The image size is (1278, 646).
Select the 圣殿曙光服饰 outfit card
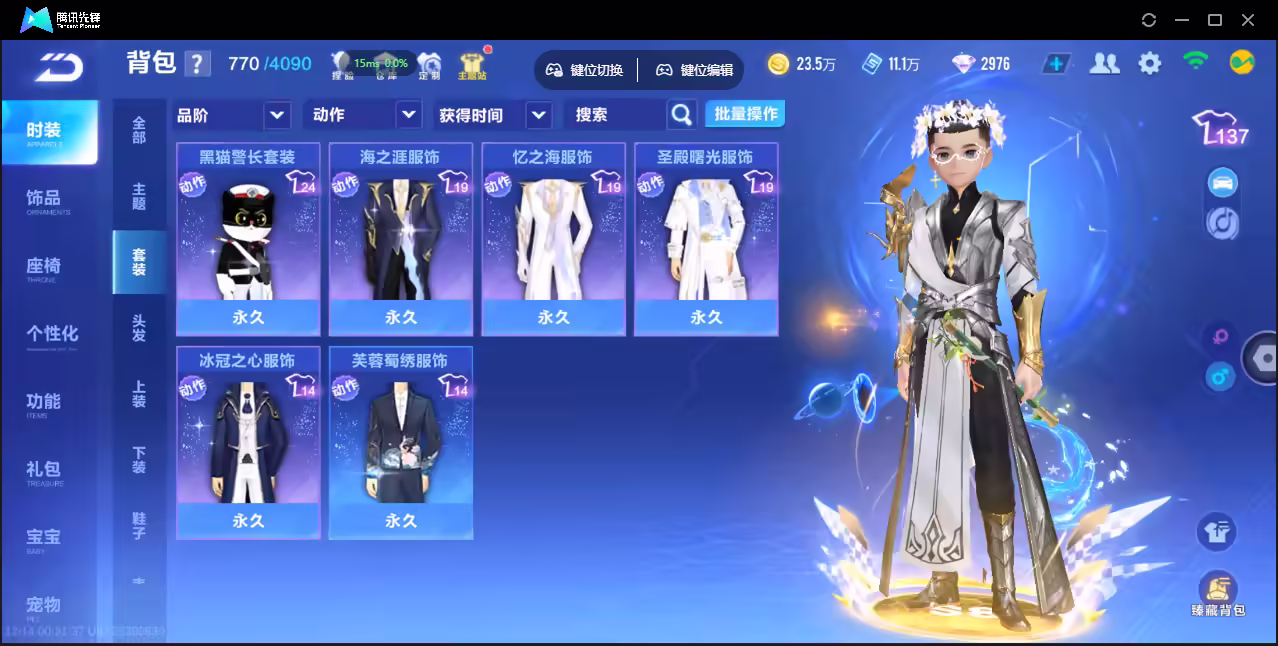point(706,238)
